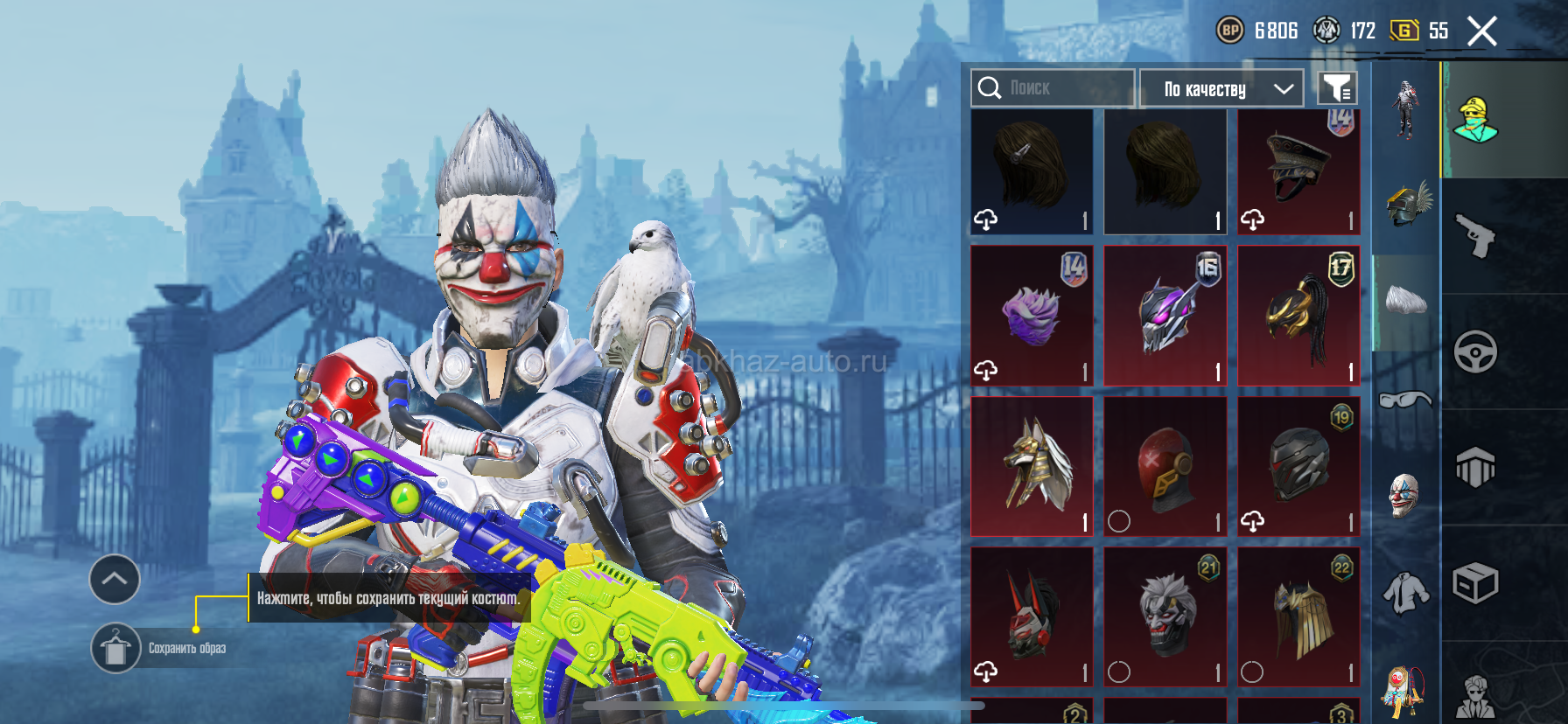Choose the helmet with glowing pink visor

[x=1165, y=316]
